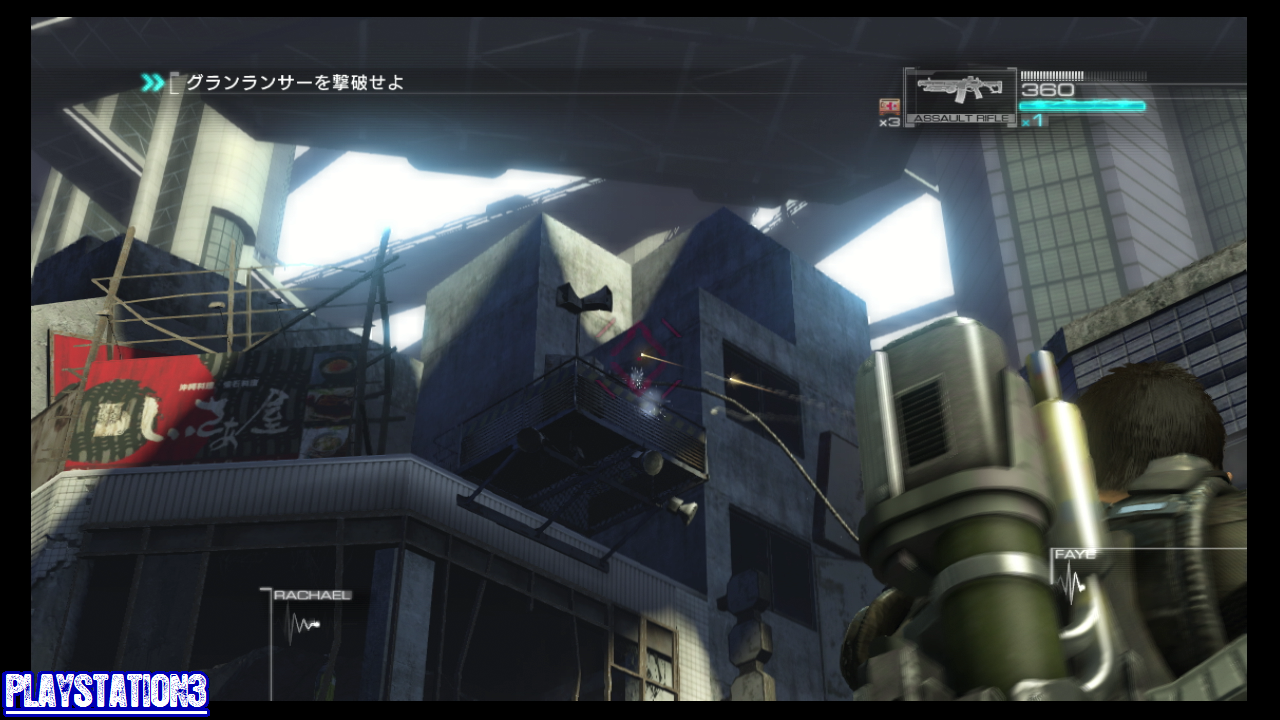Click the PLAYSTATION3 watermark logo
This screenshot has height=720, width=1280.
(x=105, y=693)
